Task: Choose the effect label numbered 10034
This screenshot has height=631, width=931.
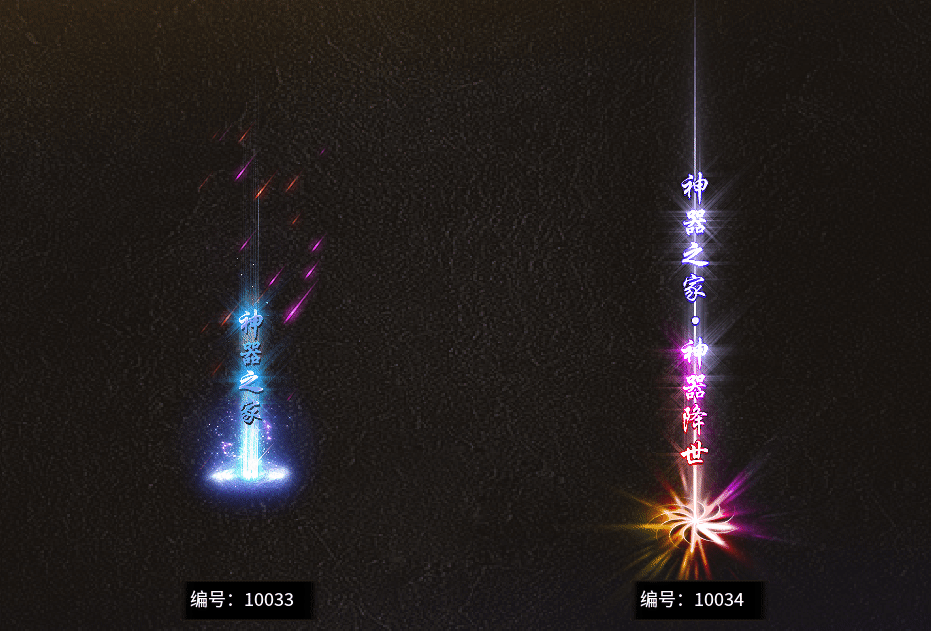Action: 693,600
